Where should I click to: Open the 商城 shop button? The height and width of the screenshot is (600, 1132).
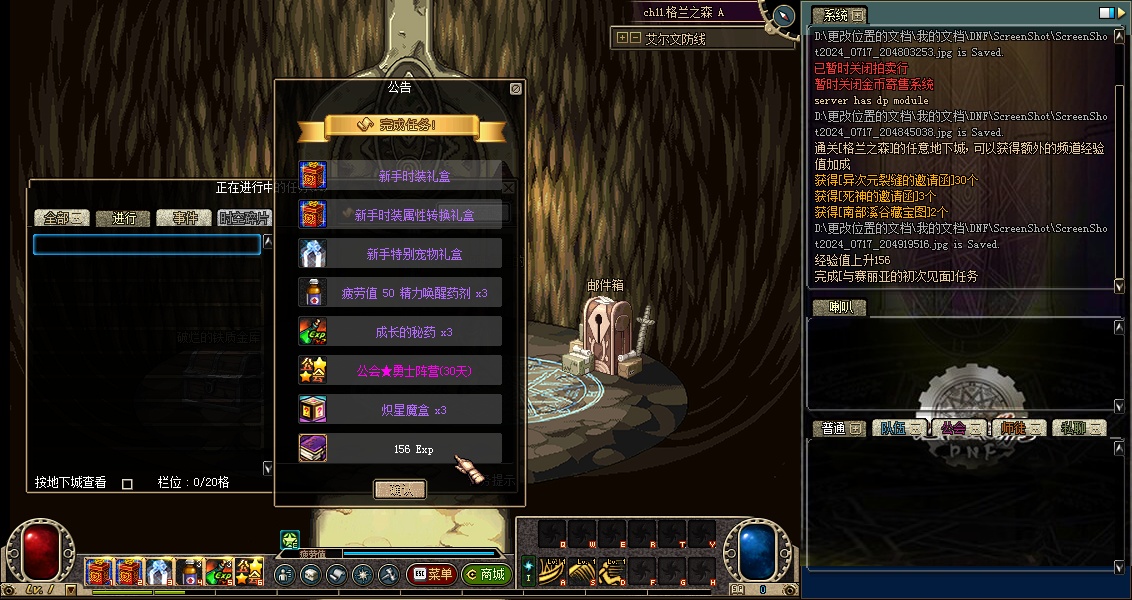pyautogui.click(x=487, y=575)
